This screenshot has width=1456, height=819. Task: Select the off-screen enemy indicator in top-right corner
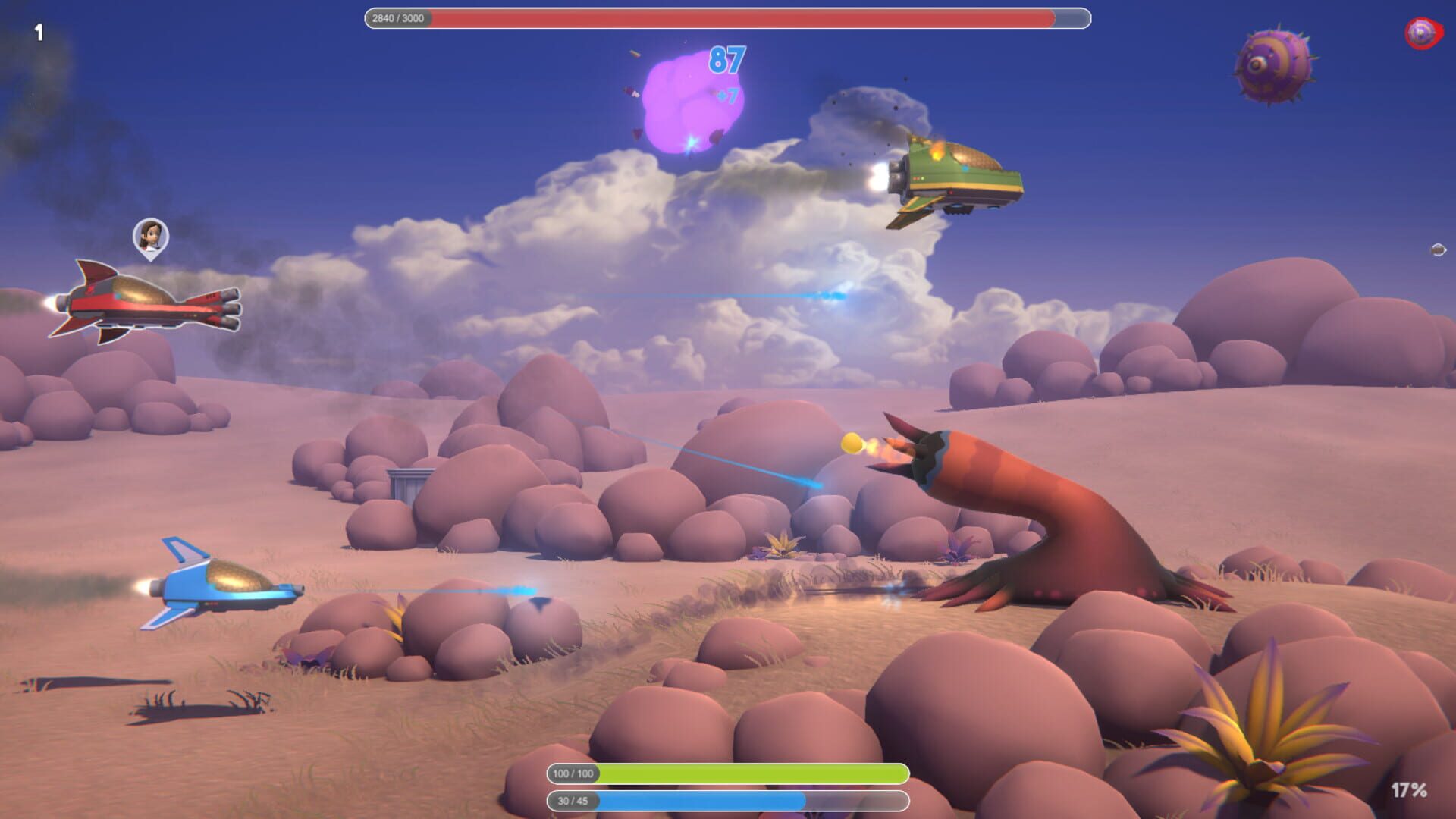(1422, 32)
